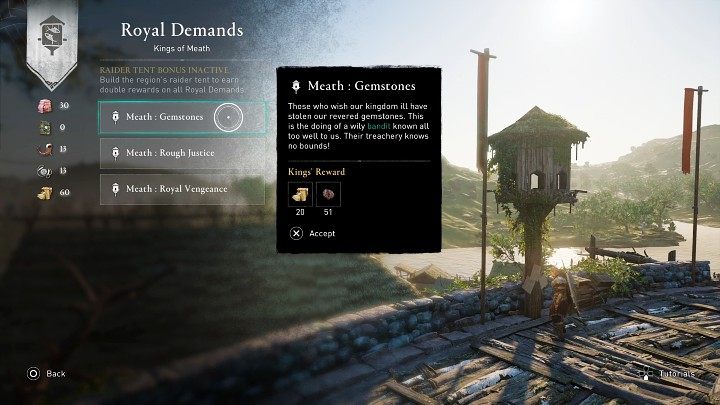Choose the Meath : Rough Justice demand

pyautogui.click(x=182, y=153)
